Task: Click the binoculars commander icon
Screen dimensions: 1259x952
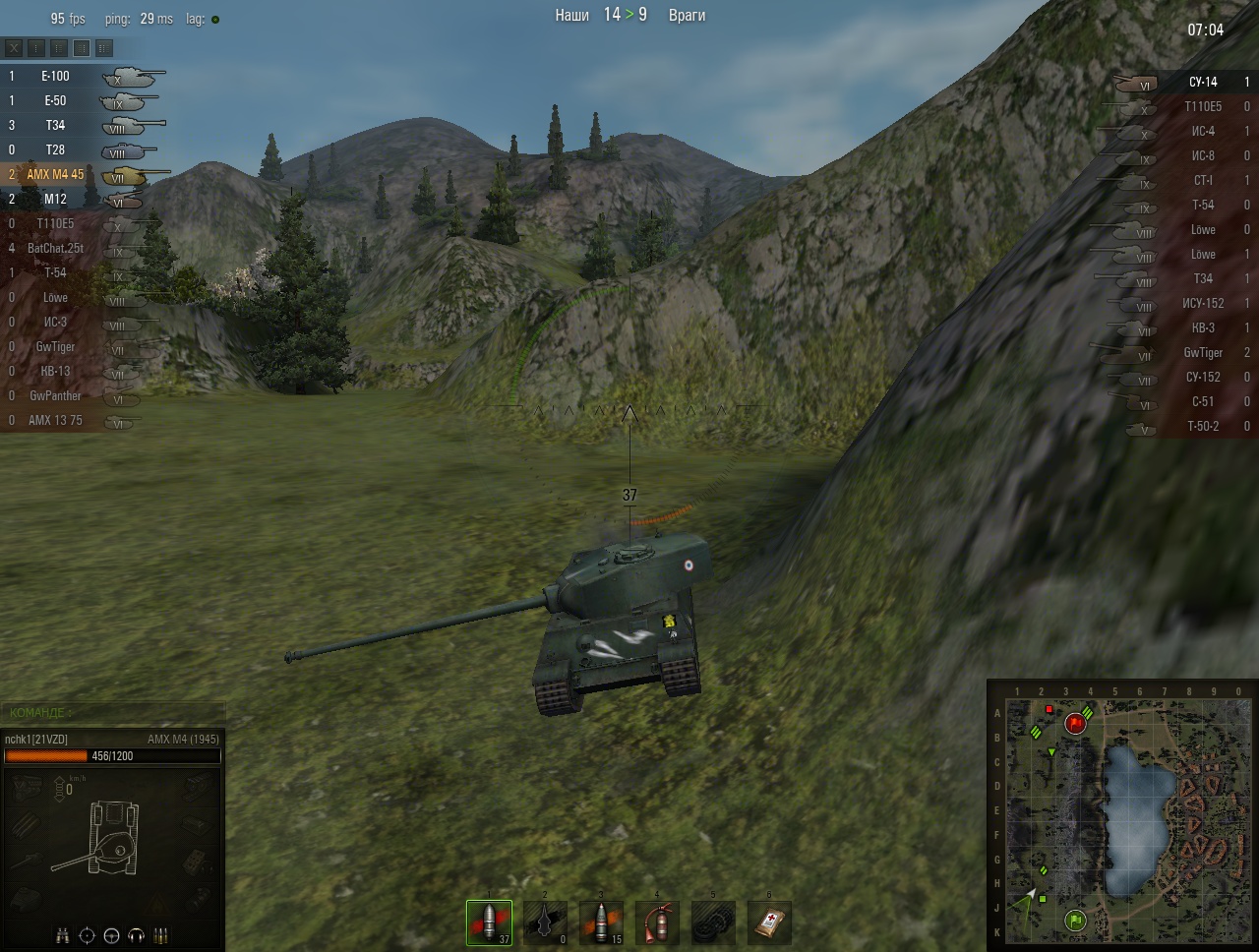Action: pyautogui.click(x=62, y=935)
